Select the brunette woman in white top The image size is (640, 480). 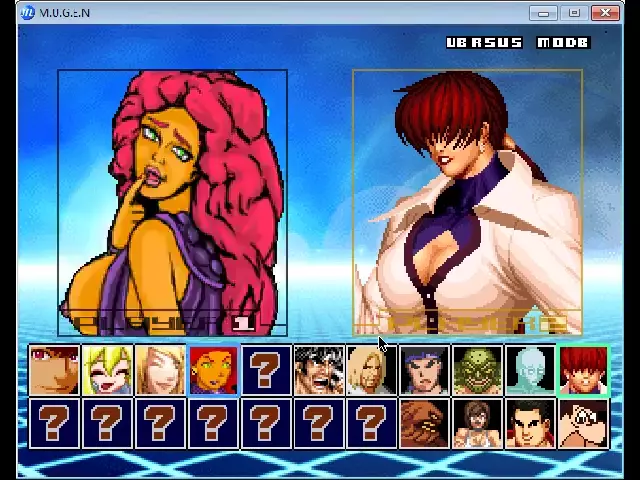478,423
